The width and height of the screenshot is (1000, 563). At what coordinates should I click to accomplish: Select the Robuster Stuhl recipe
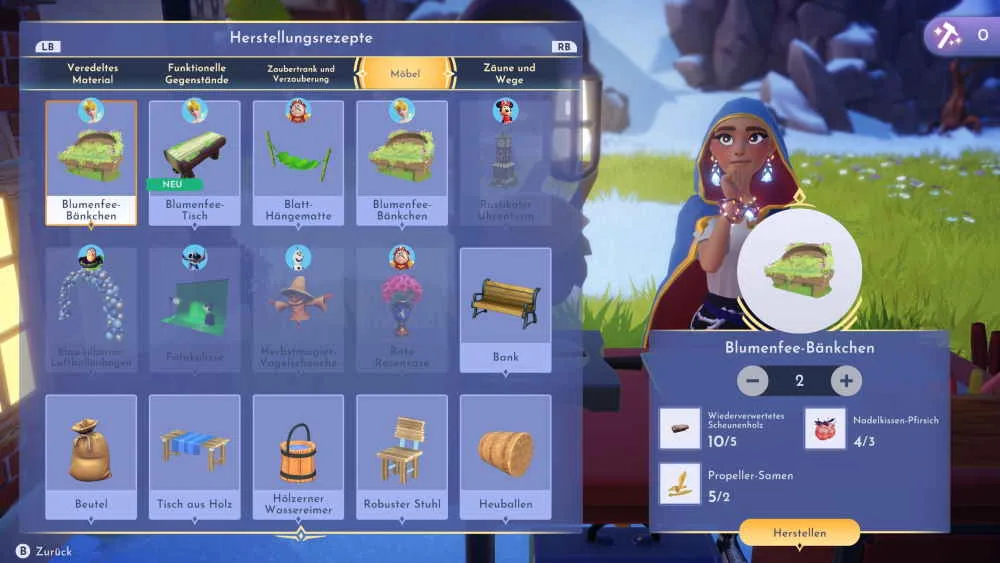(401, 457)
